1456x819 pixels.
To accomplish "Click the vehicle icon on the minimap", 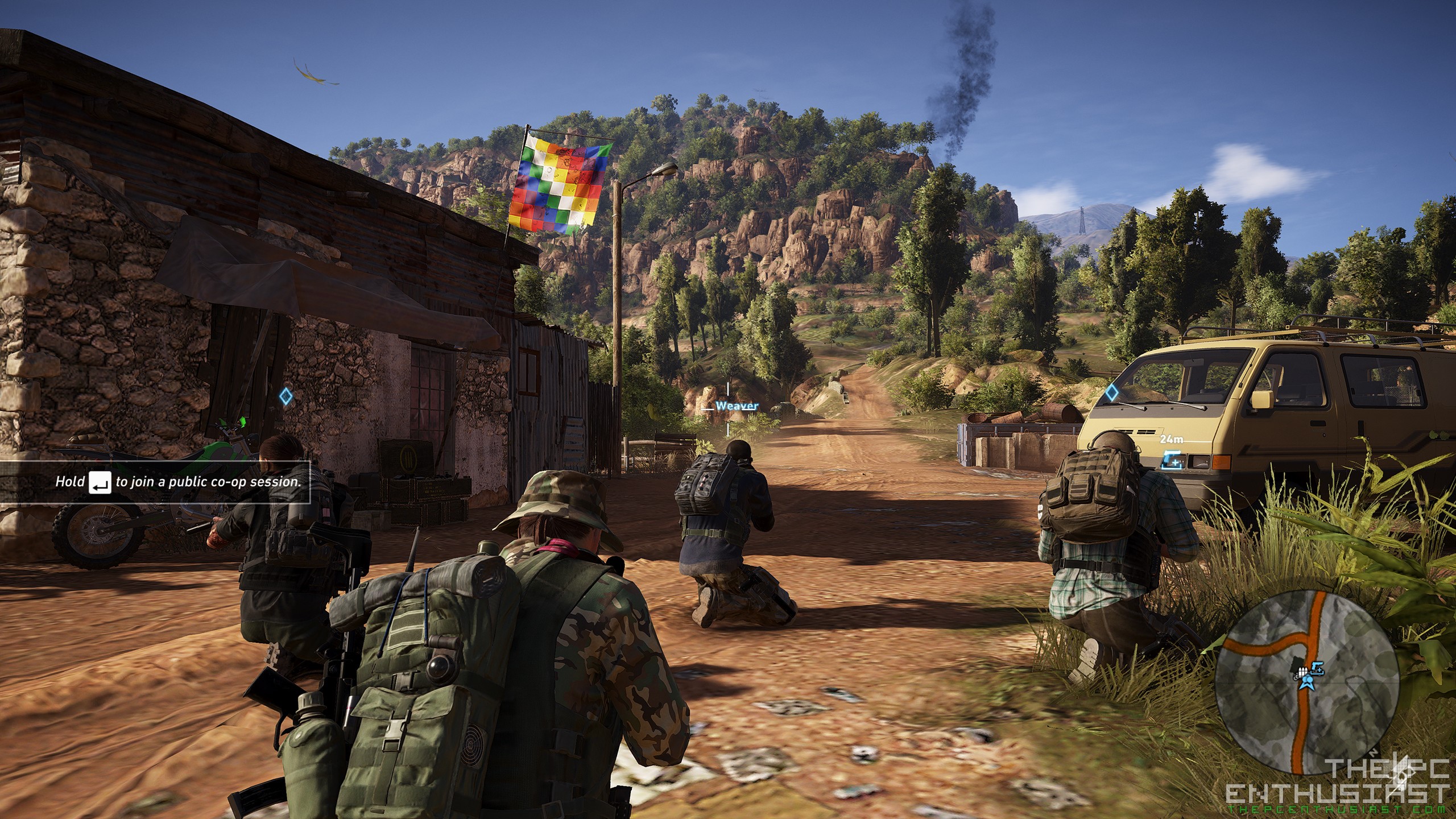I will (1317, 669).
